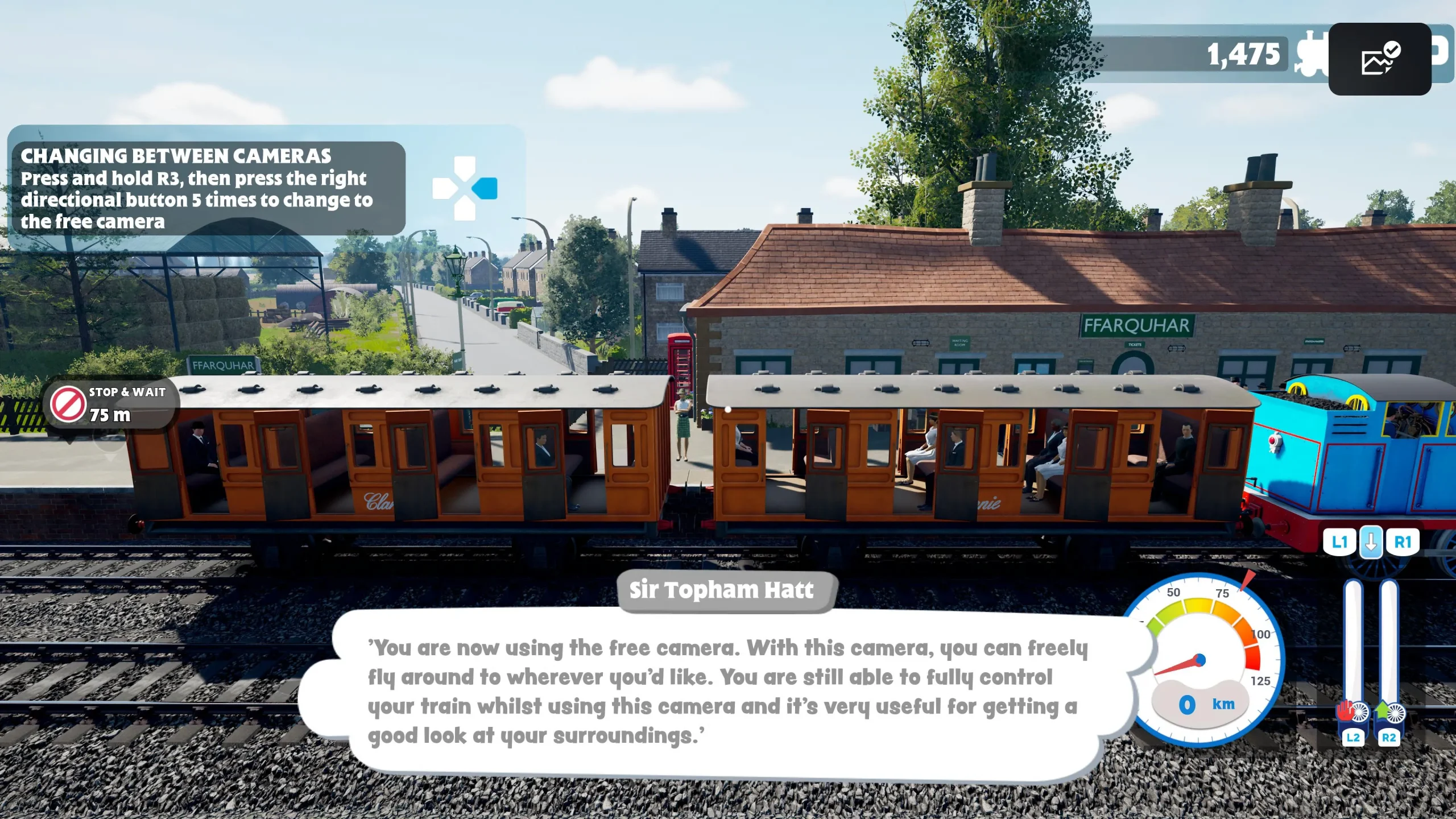Select the Stop & Wait objective marker
Screen dimensions: 1456x819
(111, 404)
